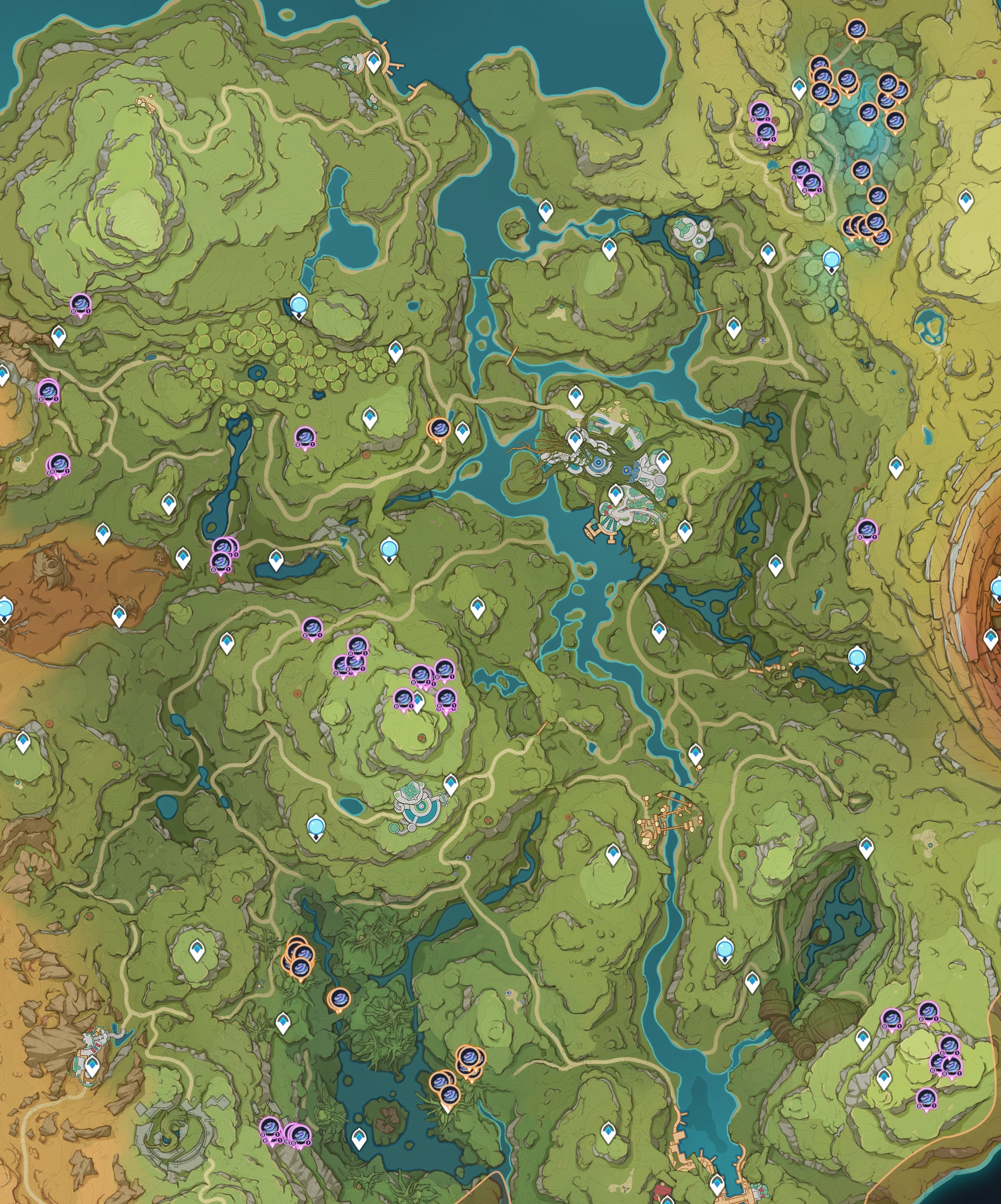Screen dimensions: 1001x1204
Task: Select the Statue marker above the lily pad forest
Action: point(298,305)
